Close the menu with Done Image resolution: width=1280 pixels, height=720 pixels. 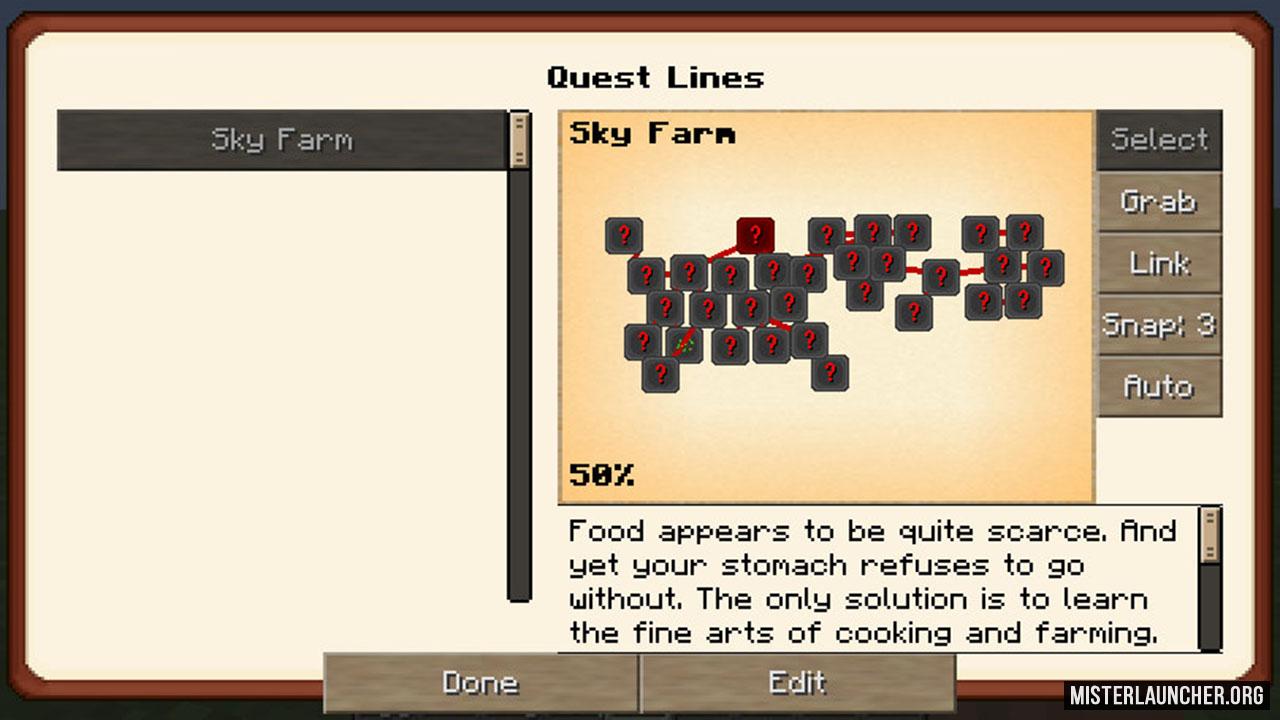[x=480, y=683]
